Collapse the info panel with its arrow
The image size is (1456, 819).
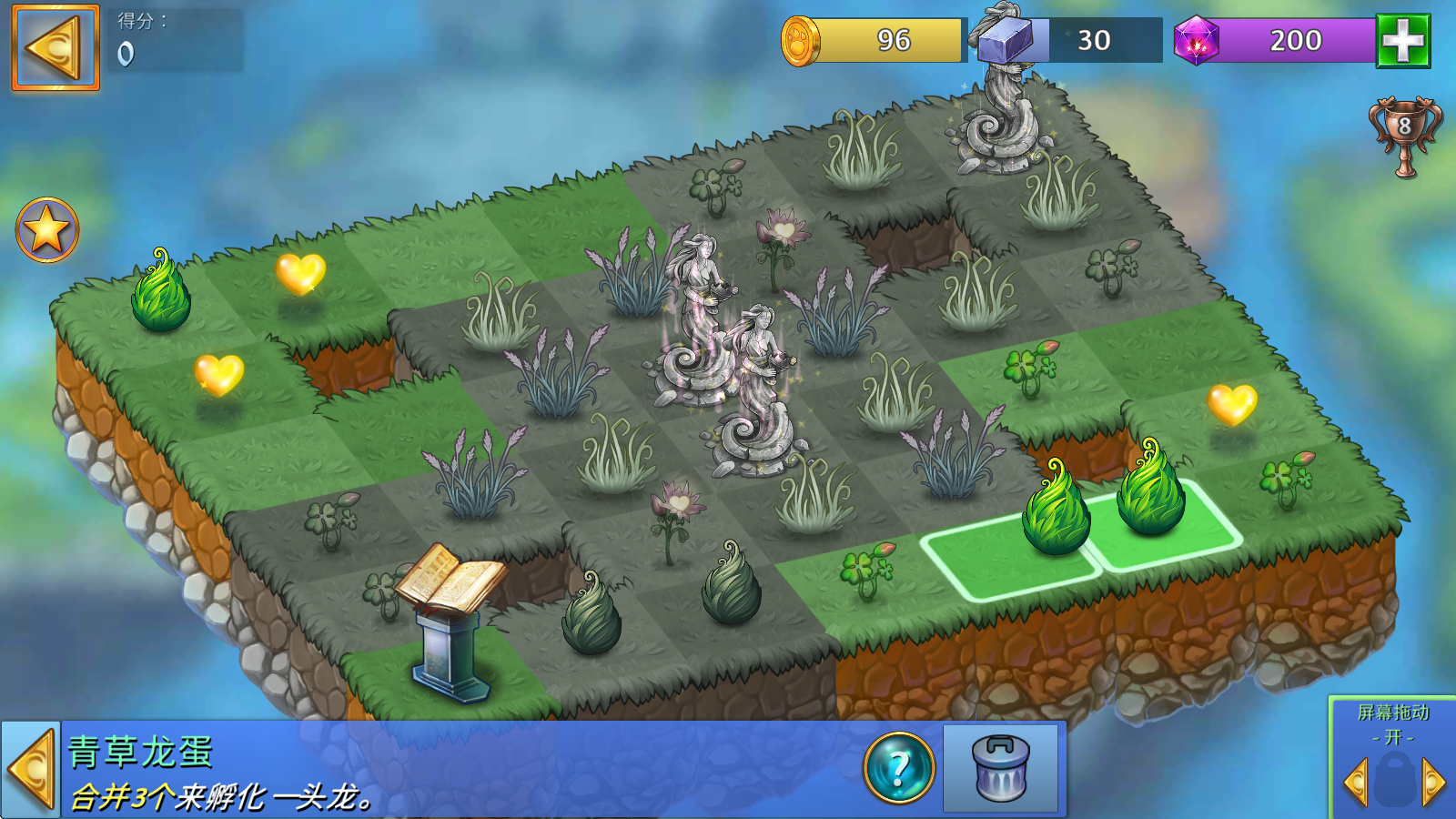(31, 769)
